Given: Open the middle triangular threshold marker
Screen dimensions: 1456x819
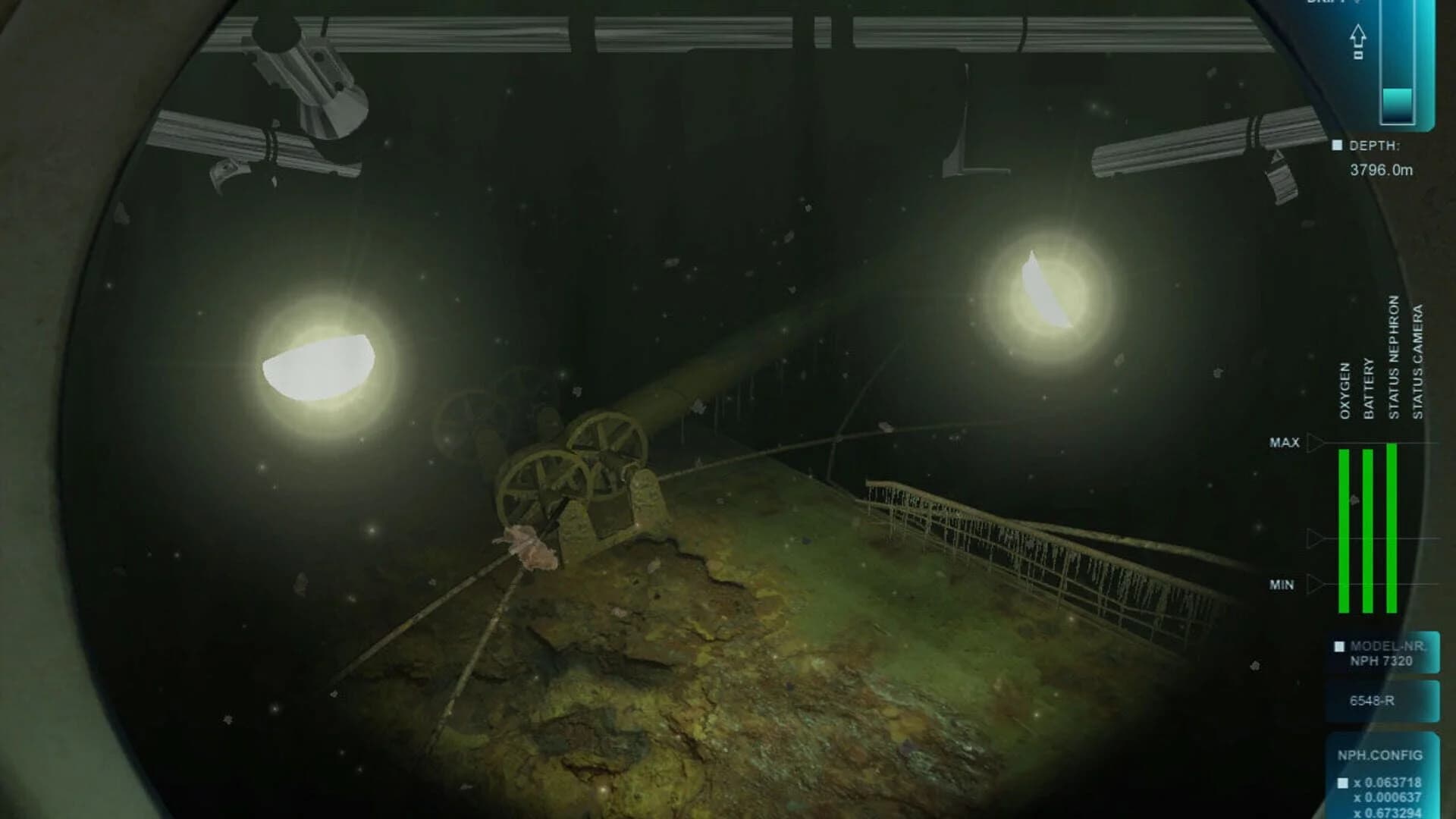Looking at the screenshot, I should (x=1314, y=538).
